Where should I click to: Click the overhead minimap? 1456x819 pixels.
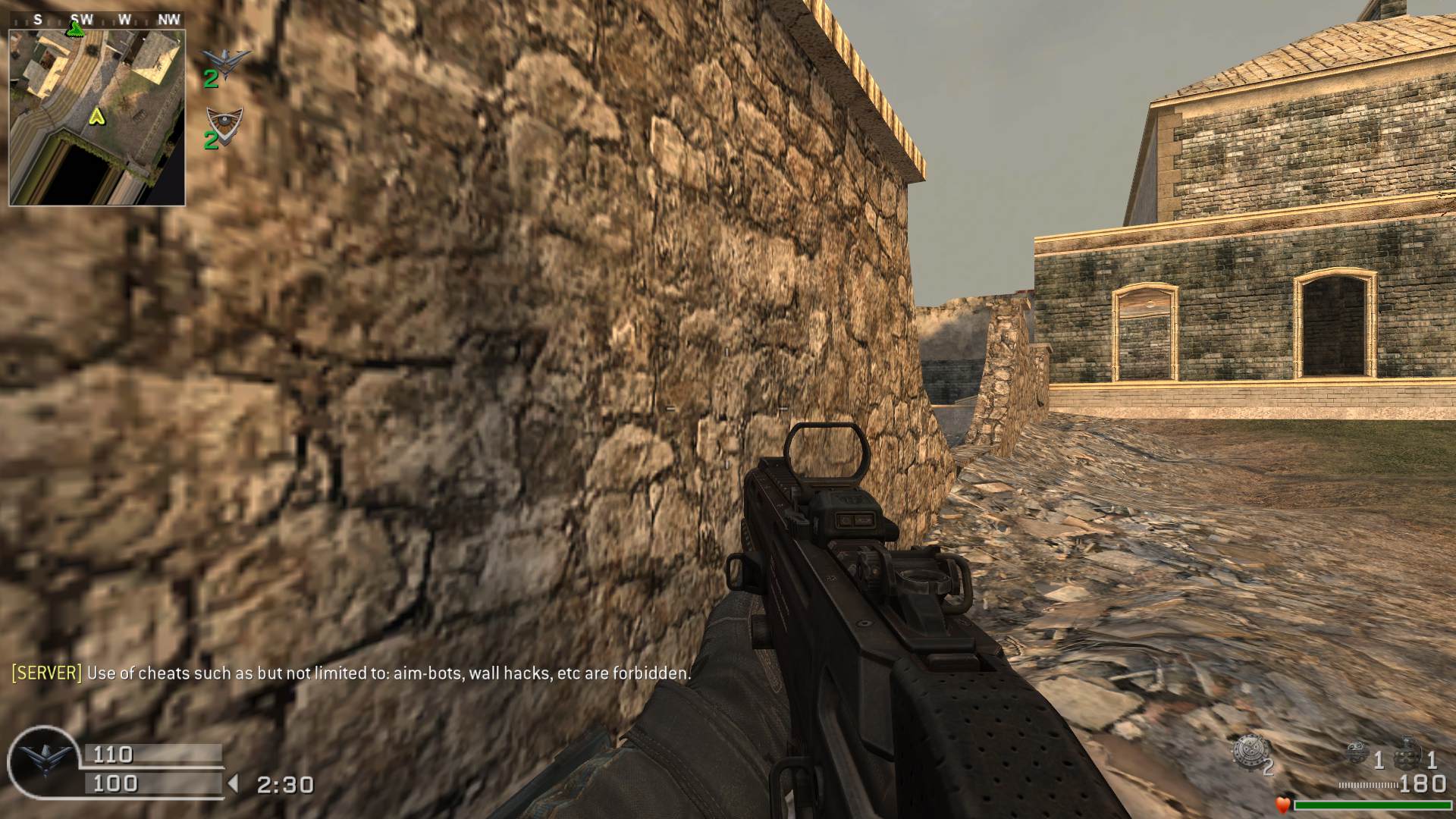[97, 118]
